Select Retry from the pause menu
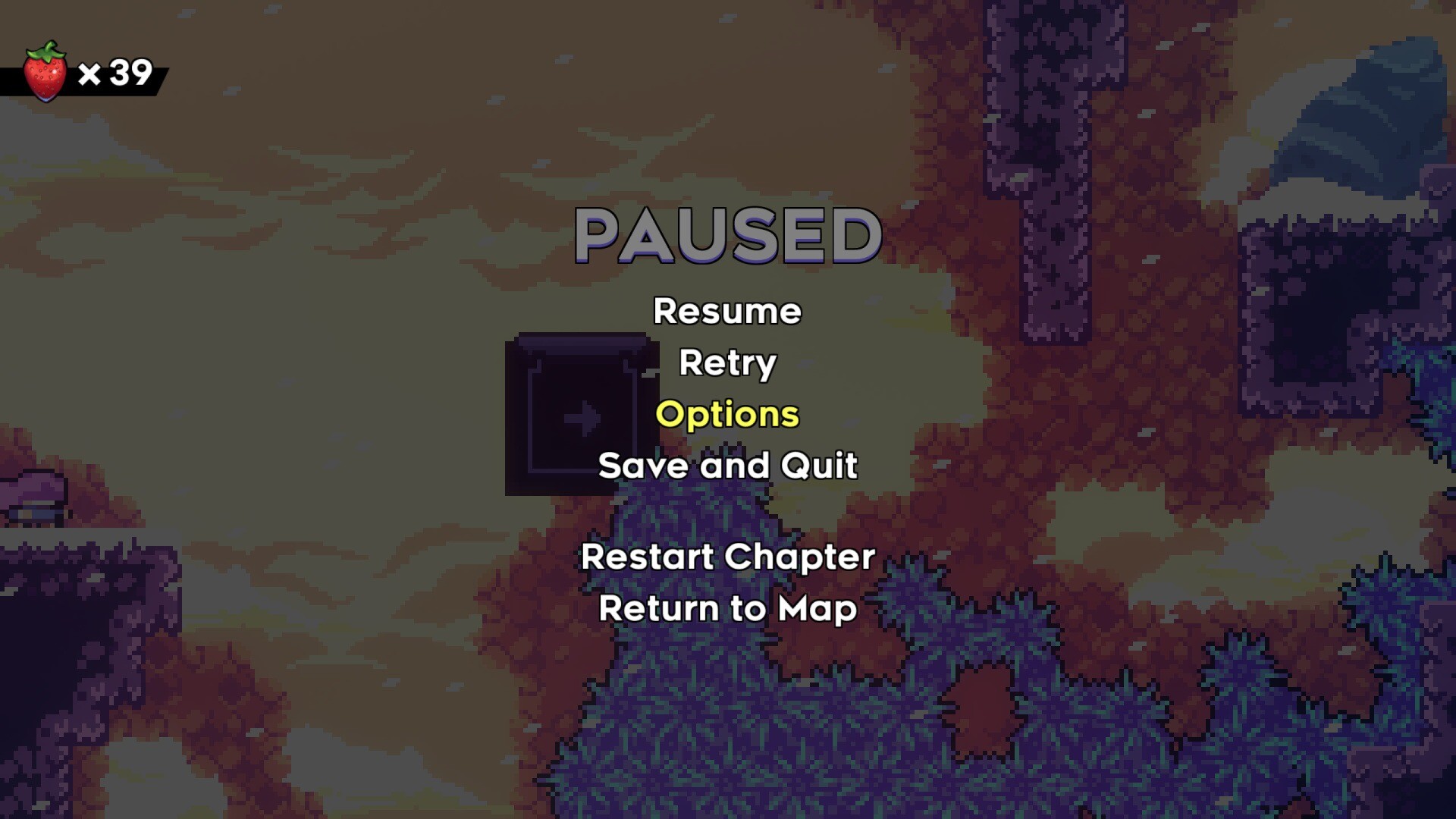 (x=727, y=363)
